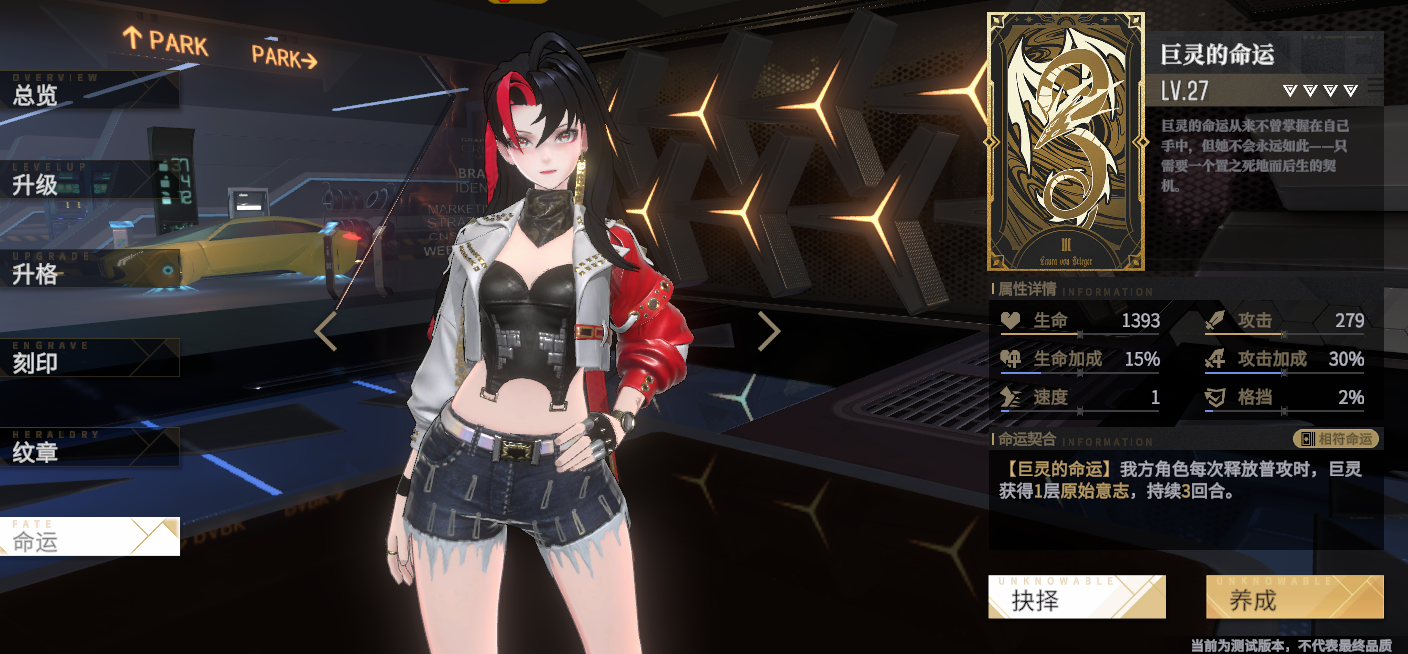Switch to the 升级 level up tab
Screen dimensions: 1408x654
(x=89, y=181)
